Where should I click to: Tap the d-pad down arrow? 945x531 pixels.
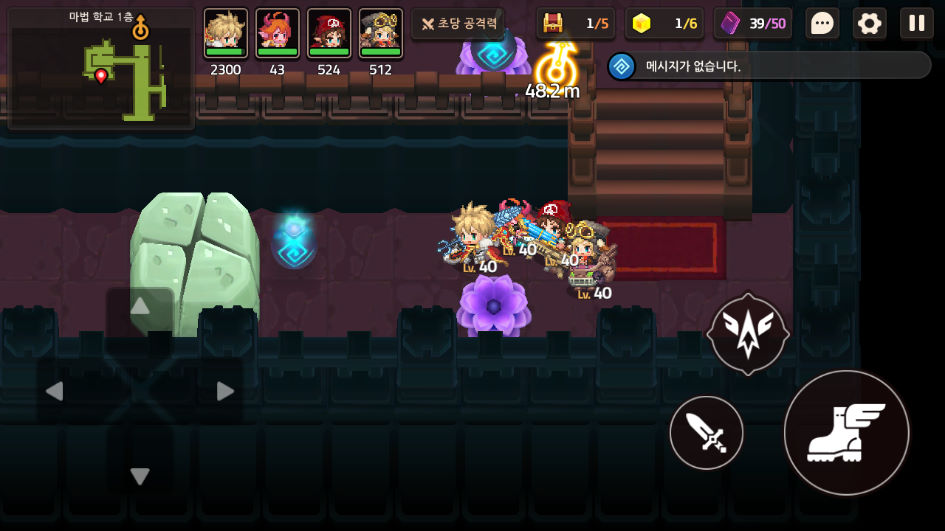pyautogui.click(x=140, y=476)
